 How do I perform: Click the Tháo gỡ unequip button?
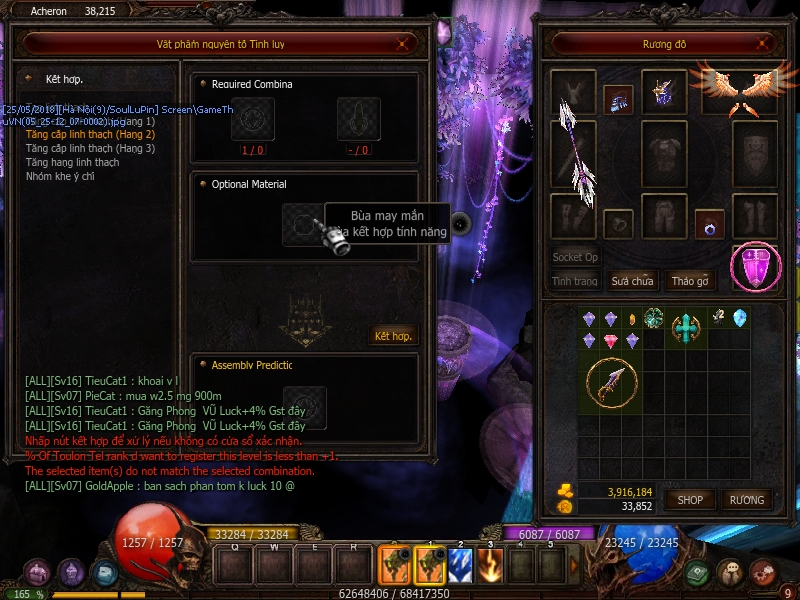[690, 281]
